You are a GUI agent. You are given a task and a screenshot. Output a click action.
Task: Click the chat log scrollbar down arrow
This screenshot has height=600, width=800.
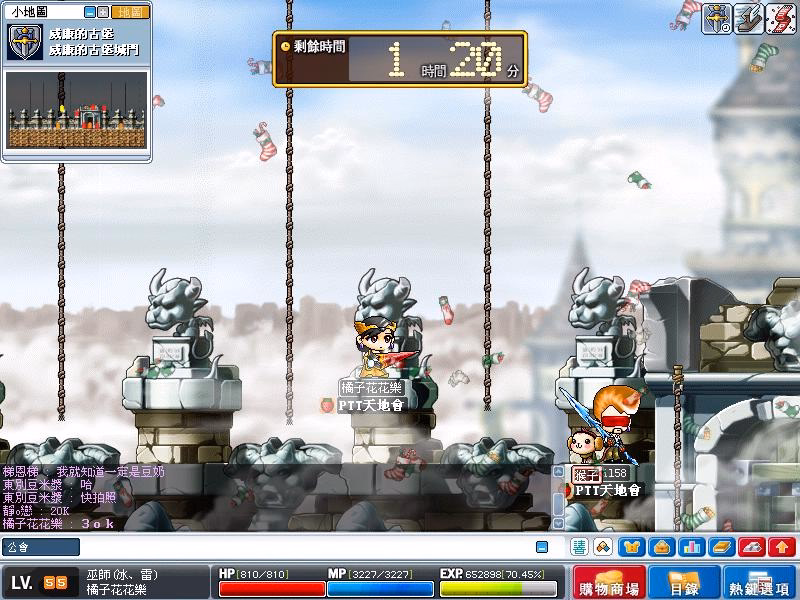[x=558, y=523]
